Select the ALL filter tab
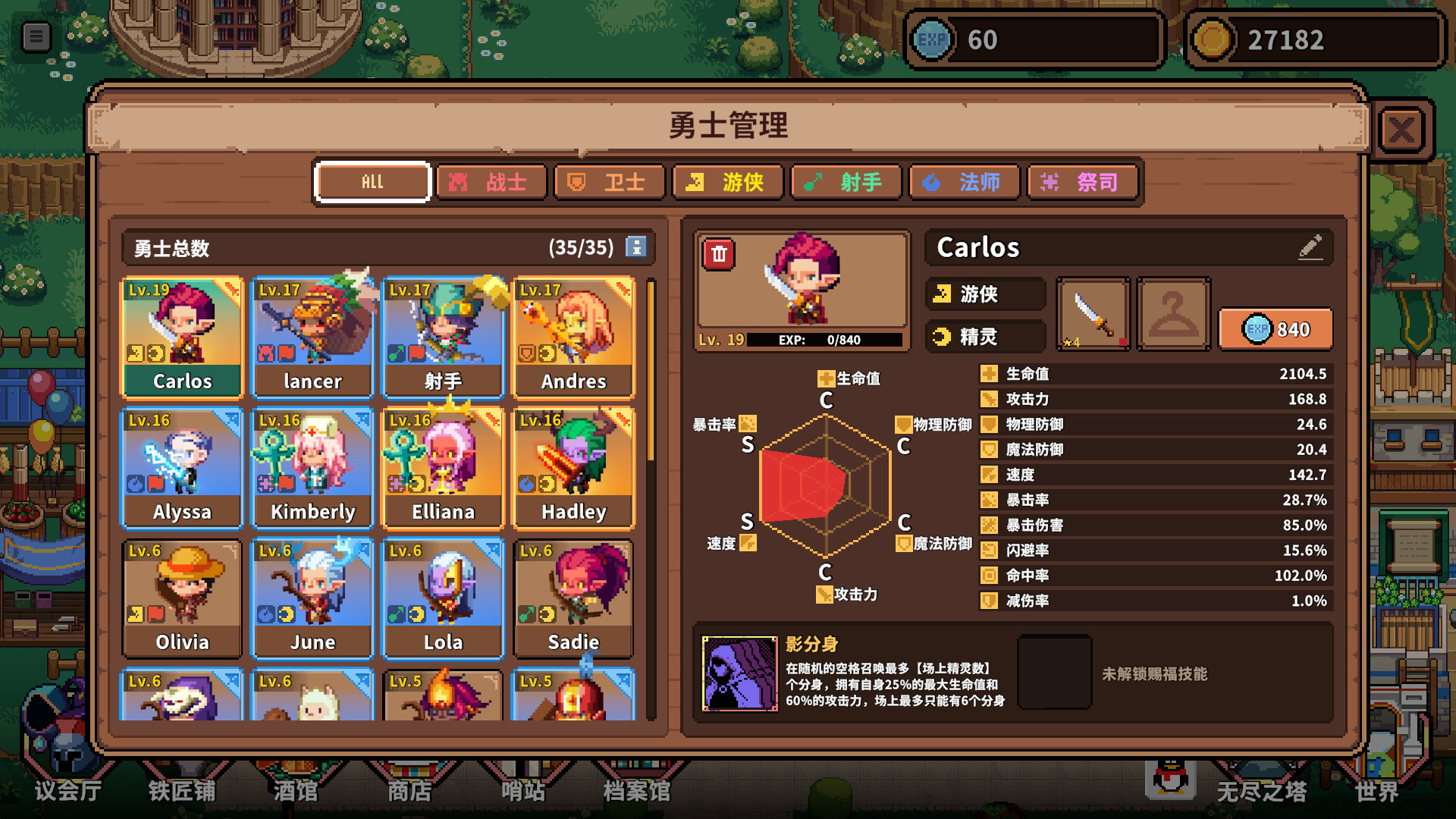The width and height of the screenshot is (1456, 819). point(372,181)
